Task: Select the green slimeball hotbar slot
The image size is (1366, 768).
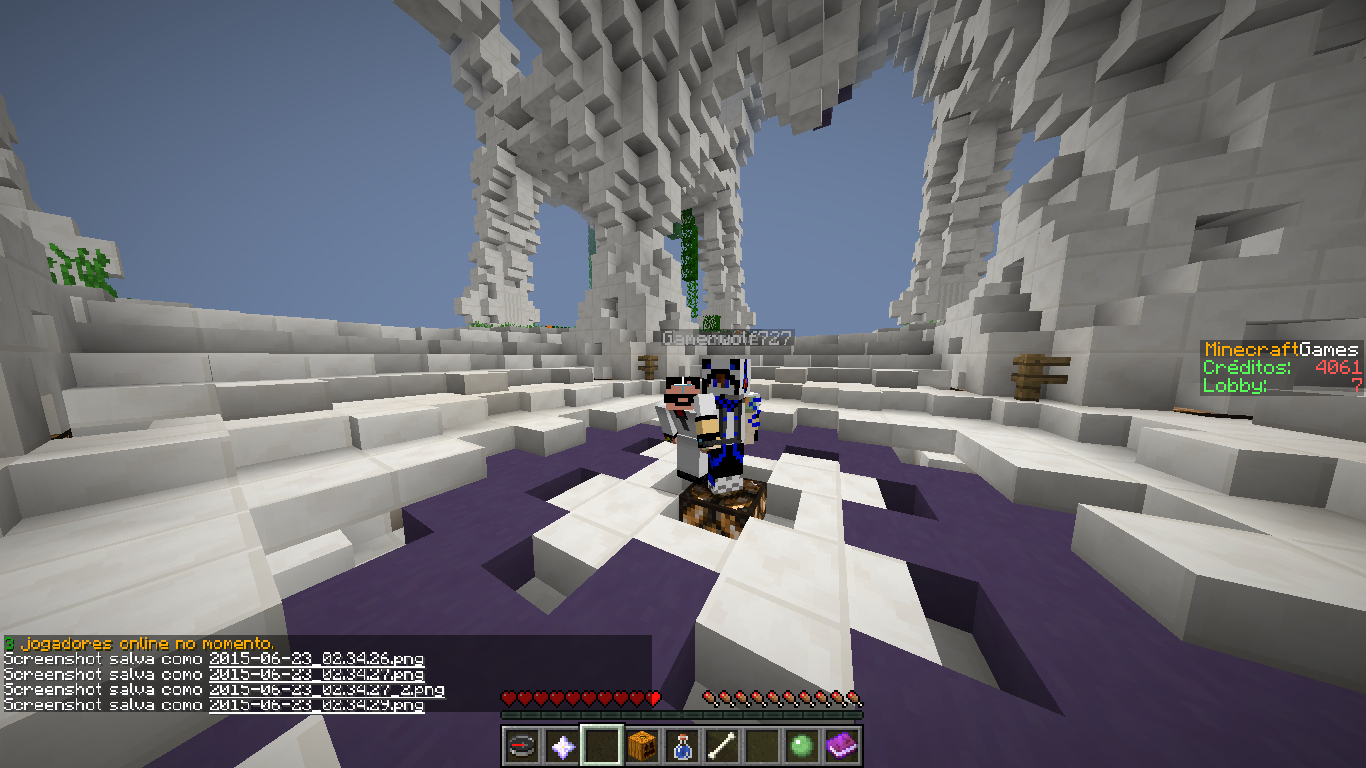Action: (x=802, y=745)
